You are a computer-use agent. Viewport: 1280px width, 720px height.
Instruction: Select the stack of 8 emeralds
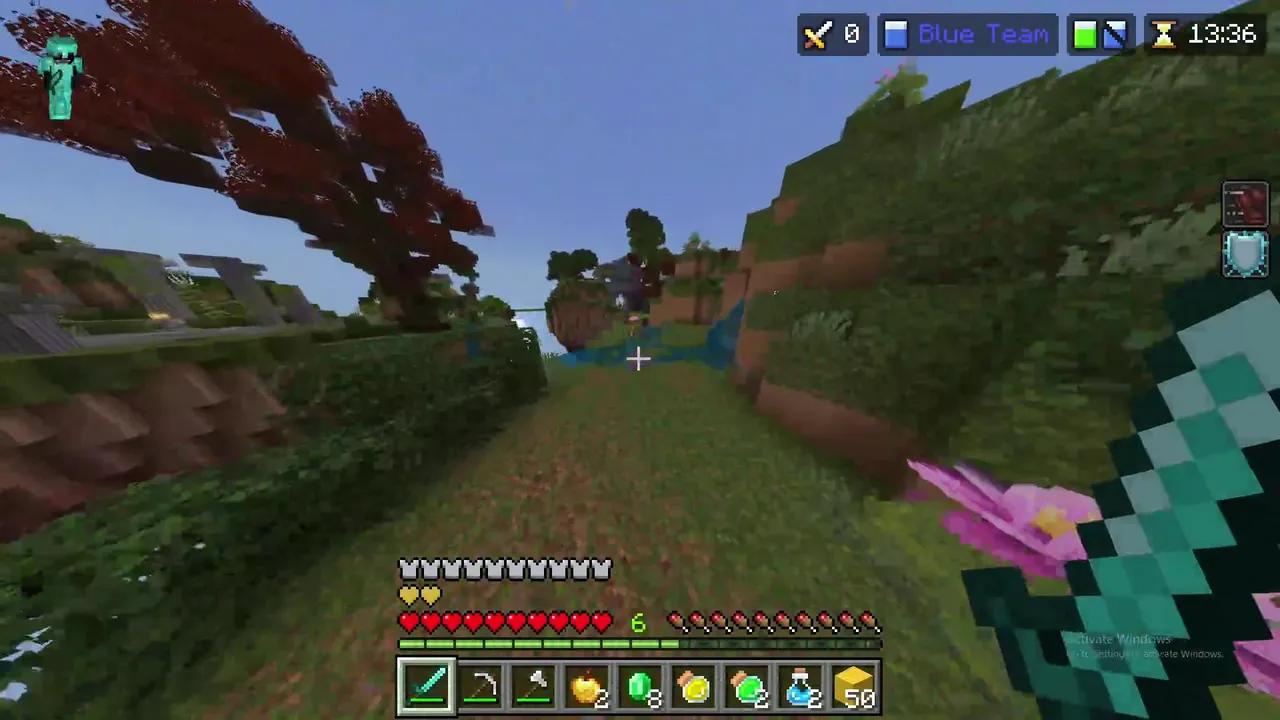(641, 684)
